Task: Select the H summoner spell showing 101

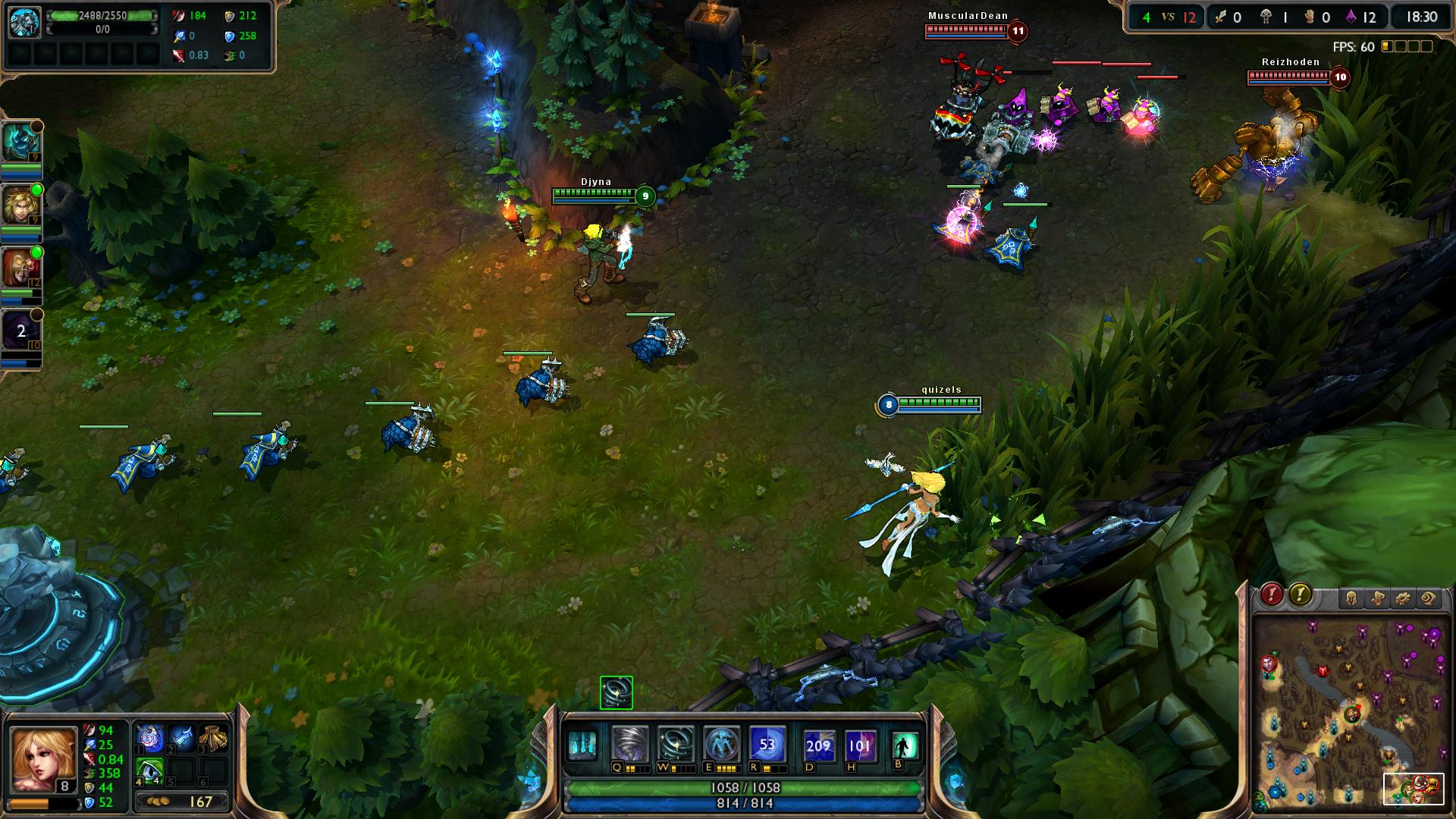Action: click(860, 745)
